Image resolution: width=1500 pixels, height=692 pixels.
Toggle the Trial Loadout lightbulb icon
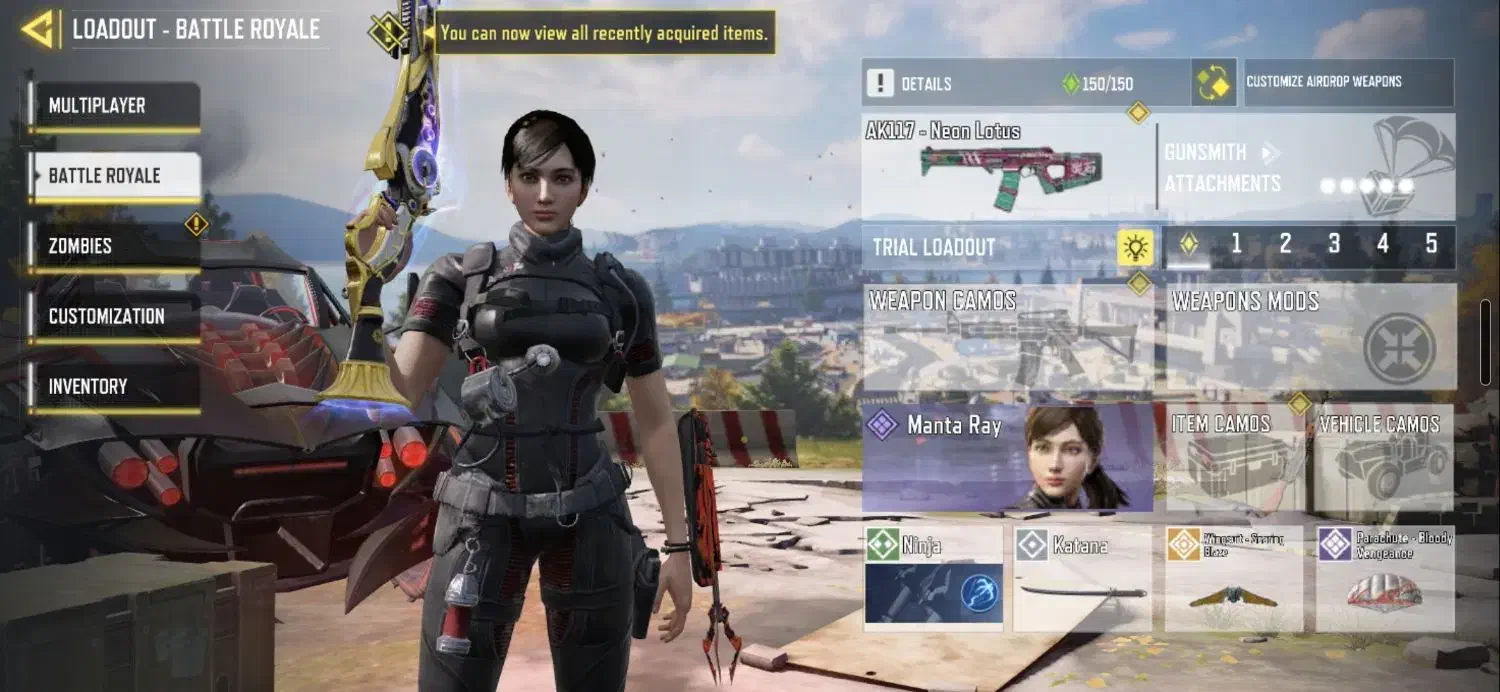click(x=1135, y=247)
